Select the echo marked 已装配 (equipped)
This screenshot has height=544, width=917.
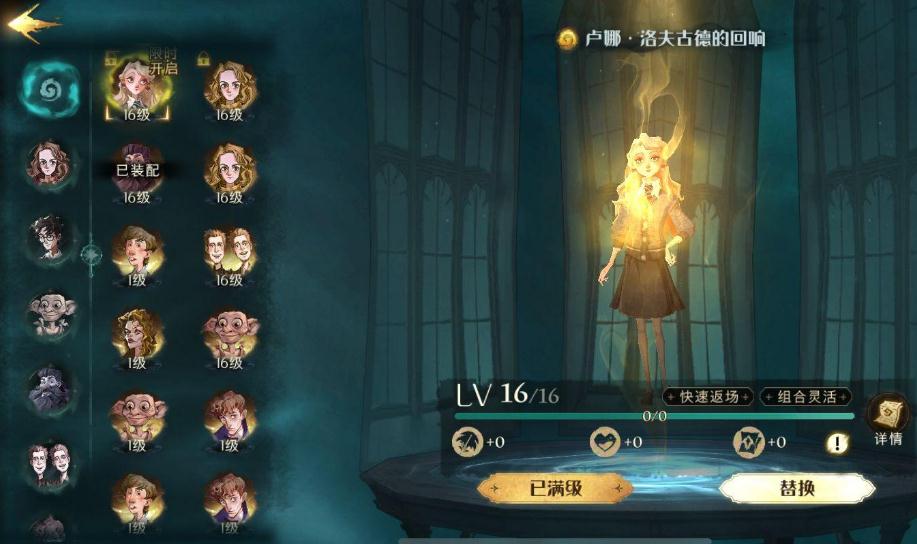point(137,170)
